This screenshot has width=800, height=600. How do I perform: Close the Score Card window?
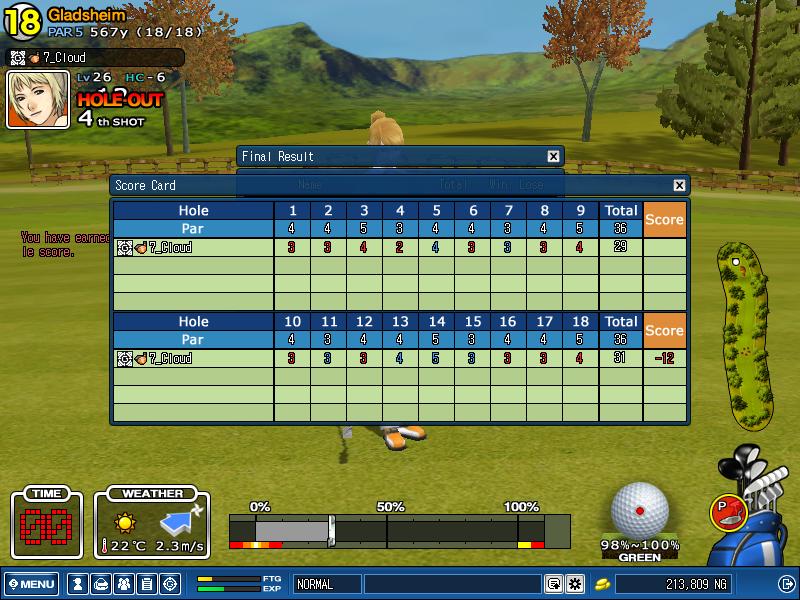click(x=680, y=186)
